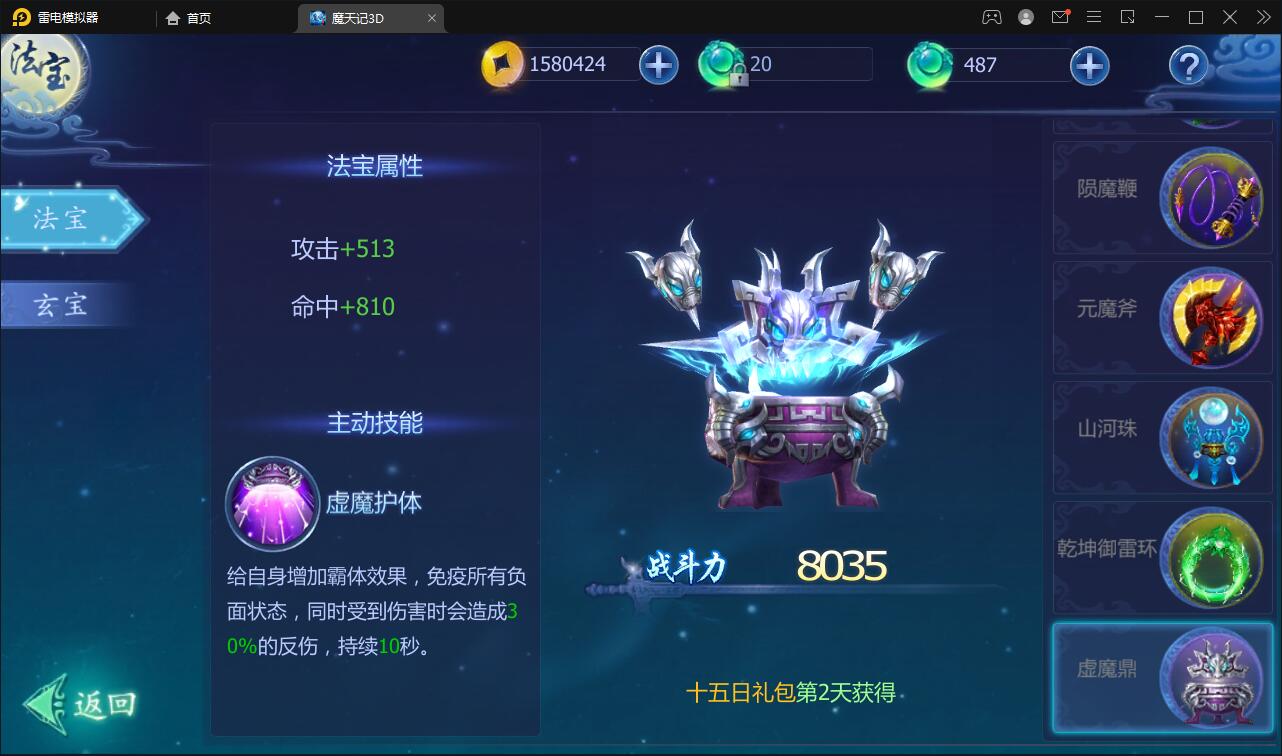1282x756 pixels.
Task: Select the 虚魔鼎 treasure icon
Action: [1210, 677]
